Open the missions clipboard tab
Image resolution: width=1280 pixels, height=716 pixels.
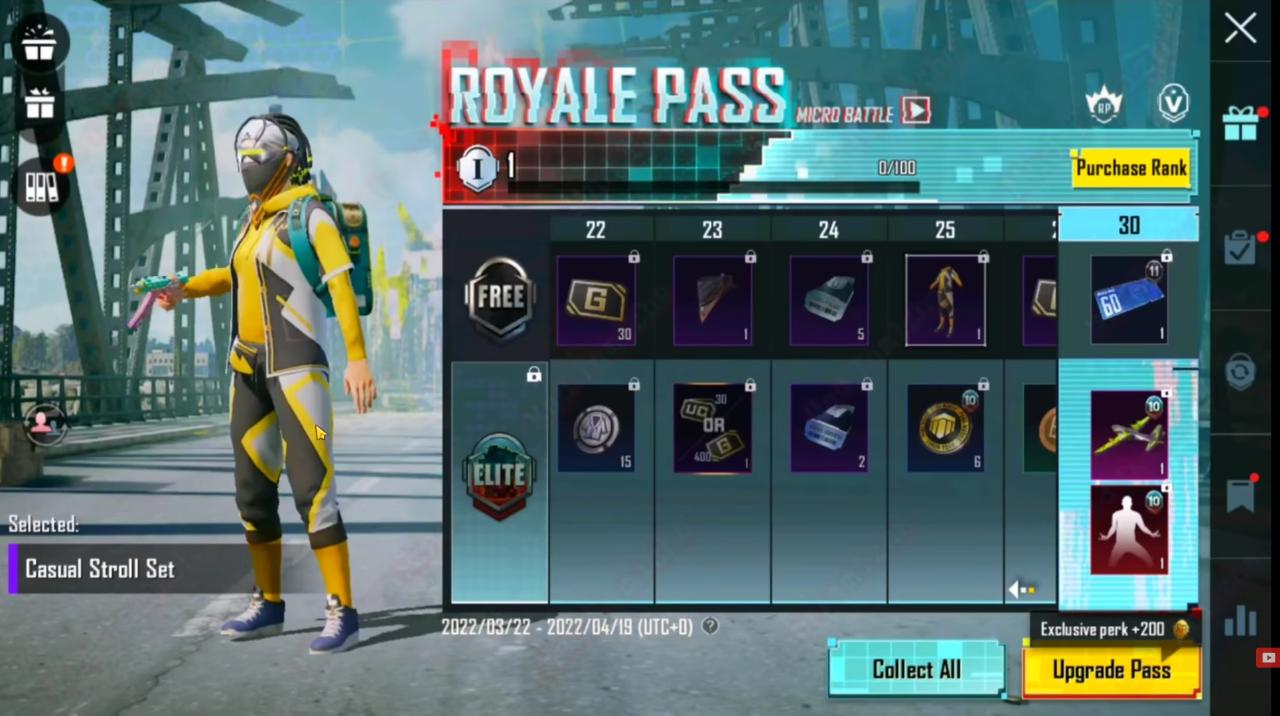coord(1241,248)
